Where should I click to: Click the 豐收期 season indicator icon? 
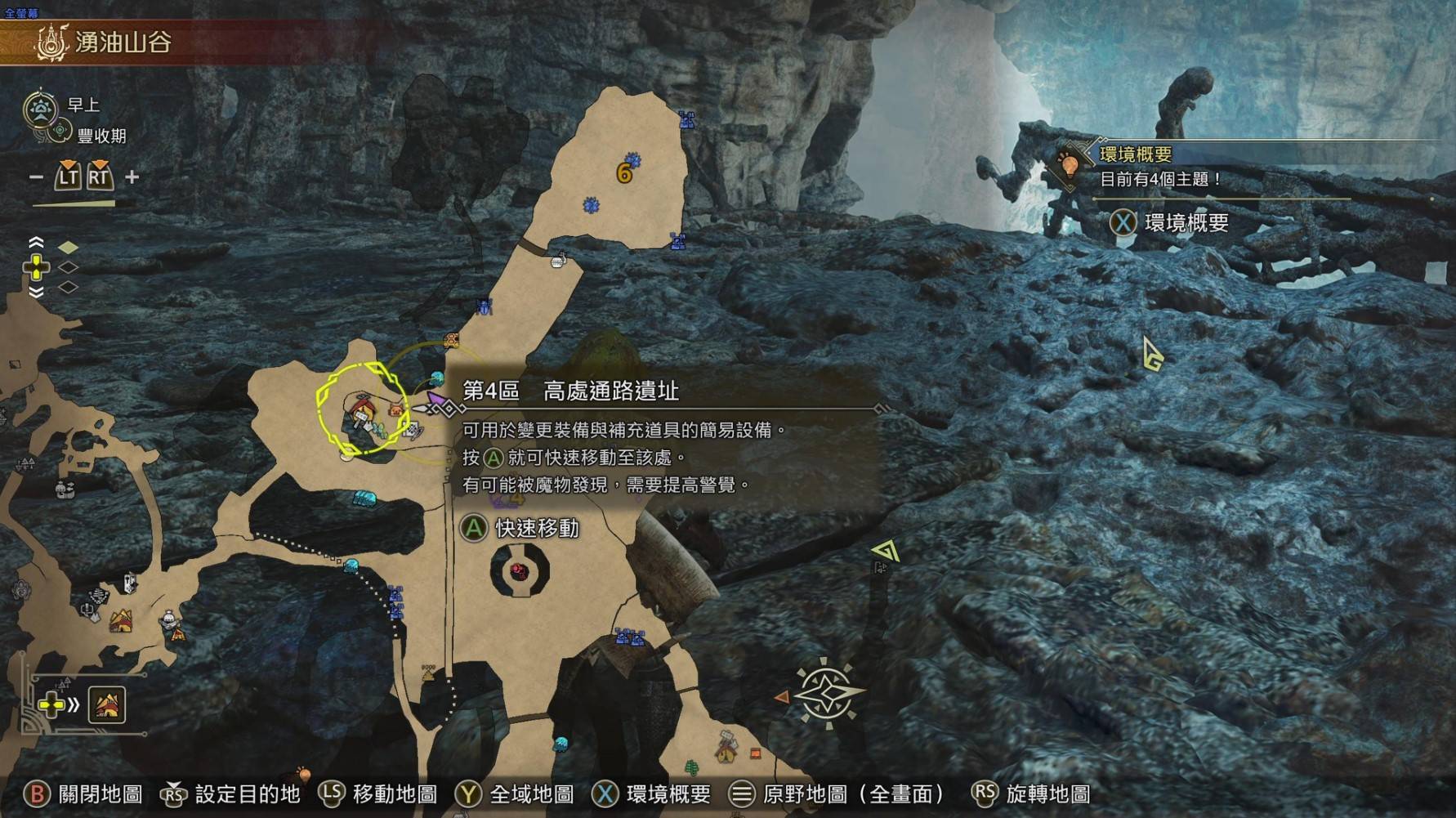click(x=60, y=132)
